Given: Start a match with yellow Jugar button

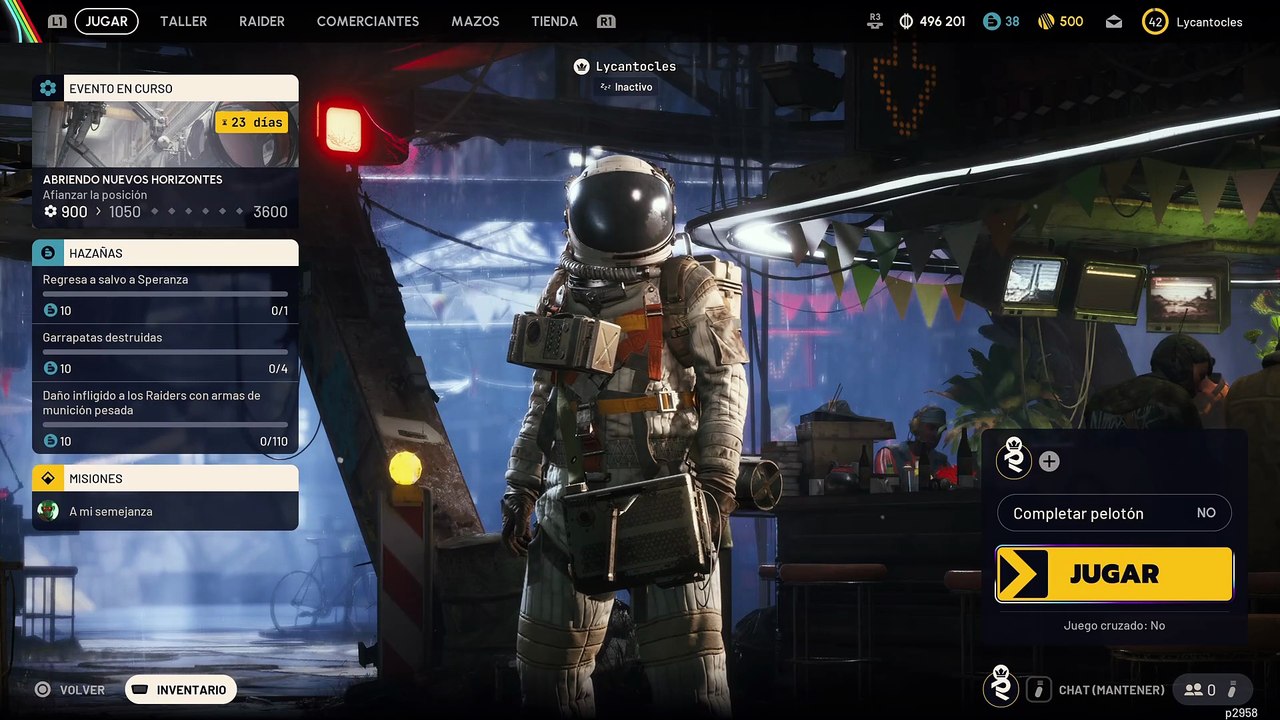Looking at the screenshot, I should point(1114,574).
